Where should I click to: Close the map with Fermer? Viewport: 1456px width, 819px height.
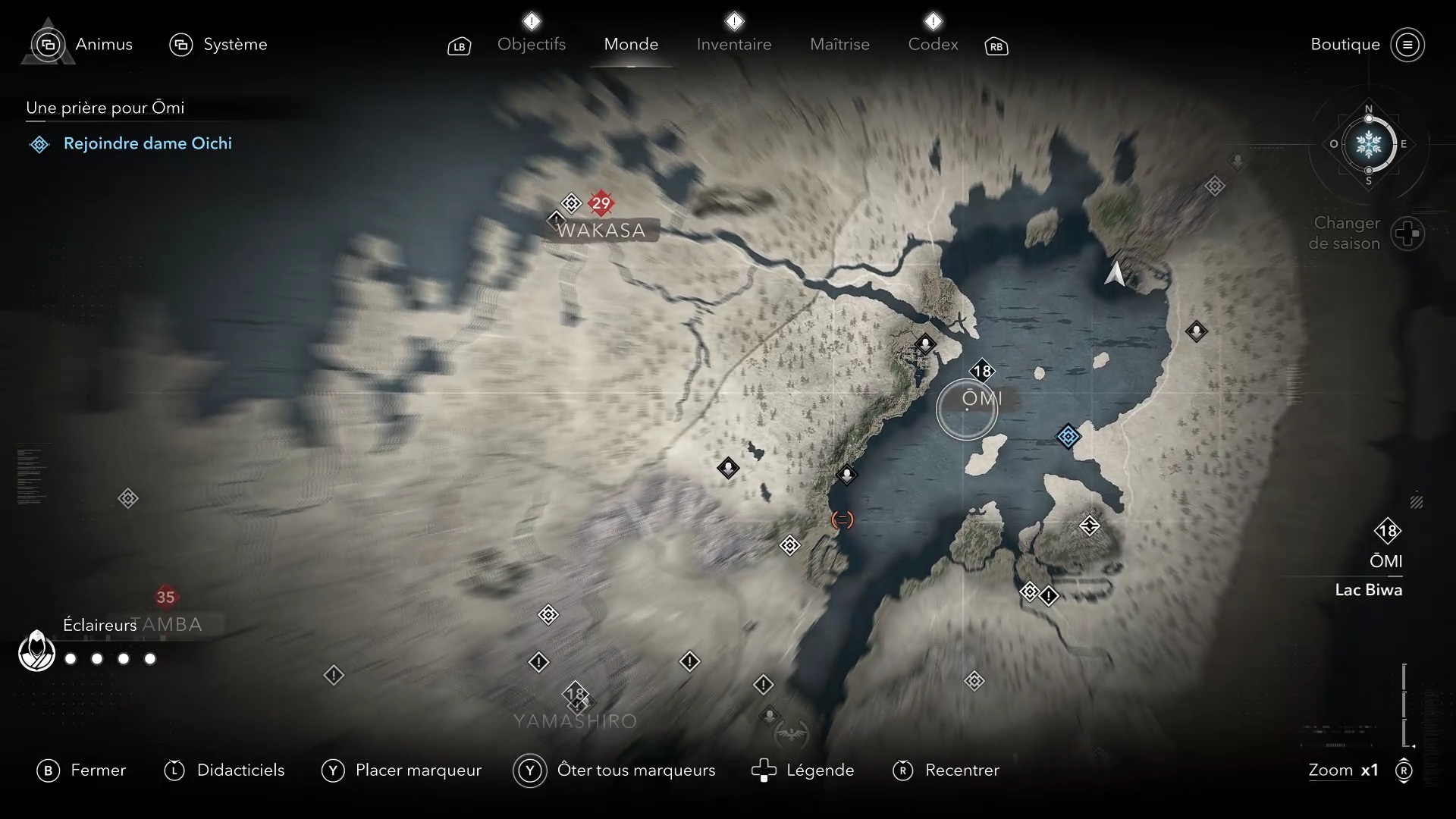click(82, 770)
